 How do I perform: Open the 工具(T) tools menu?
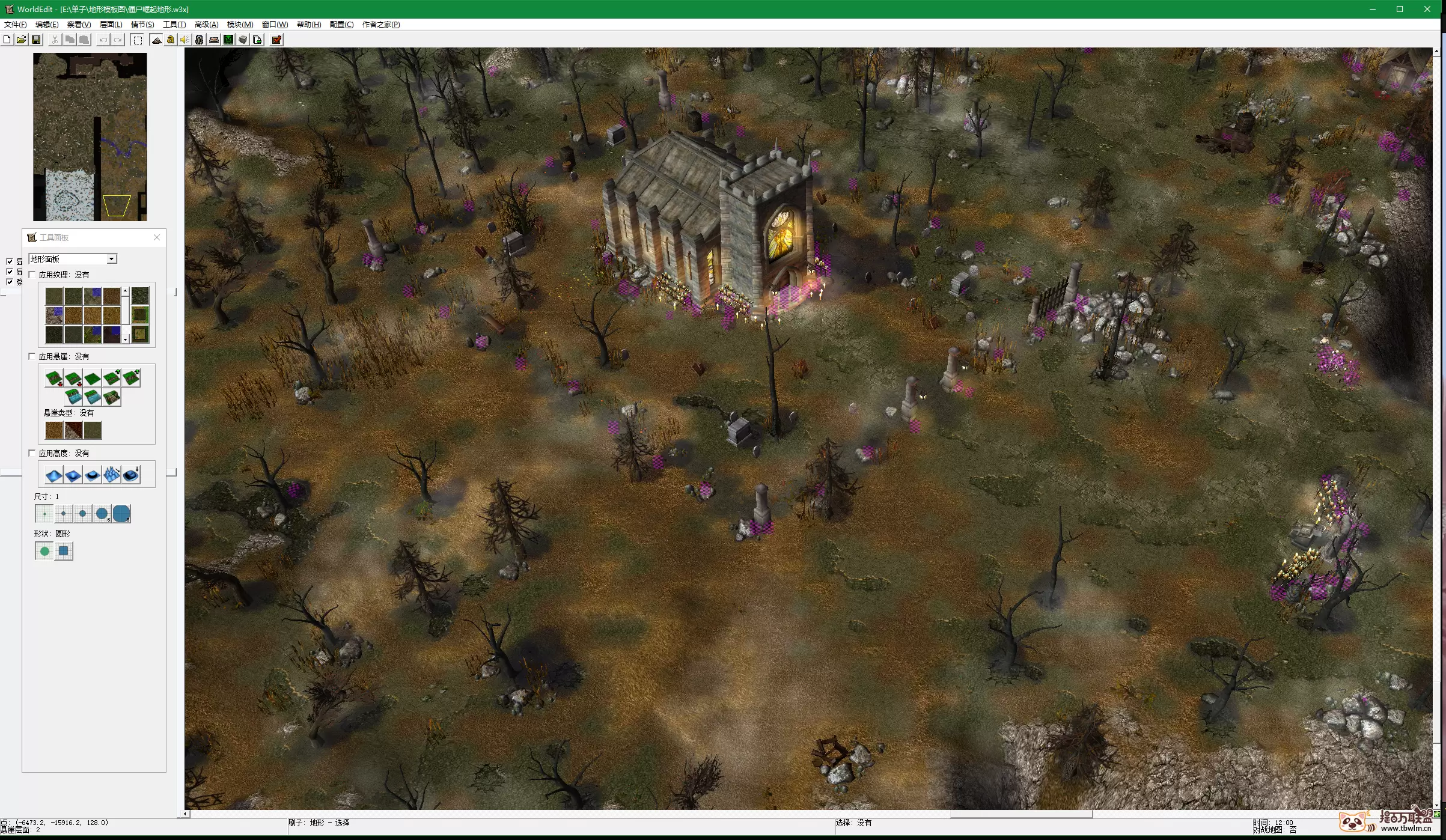pos(174,25)
